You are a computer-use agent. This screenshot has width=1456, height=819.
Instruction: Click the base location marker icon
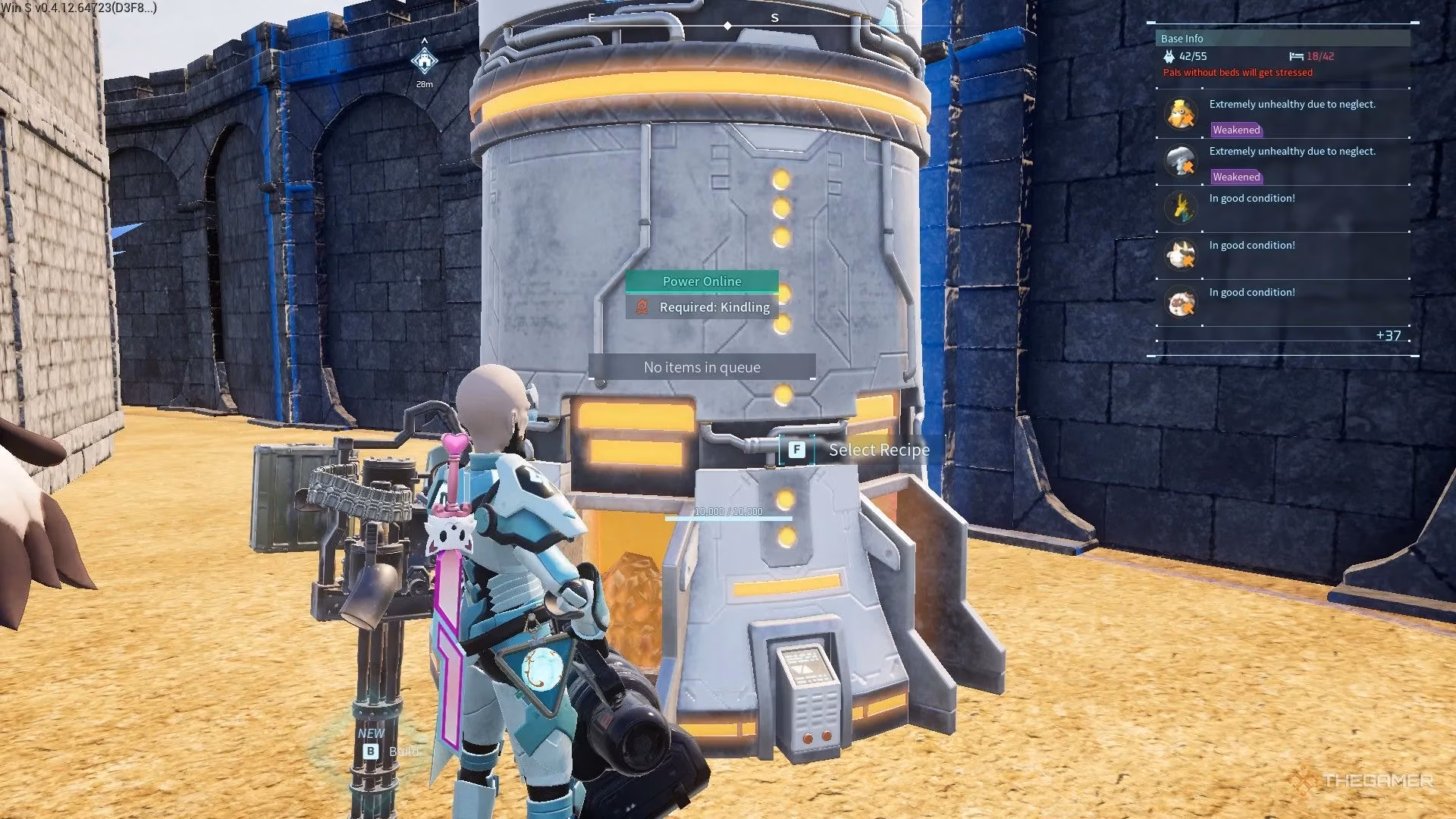coord(424,60)
